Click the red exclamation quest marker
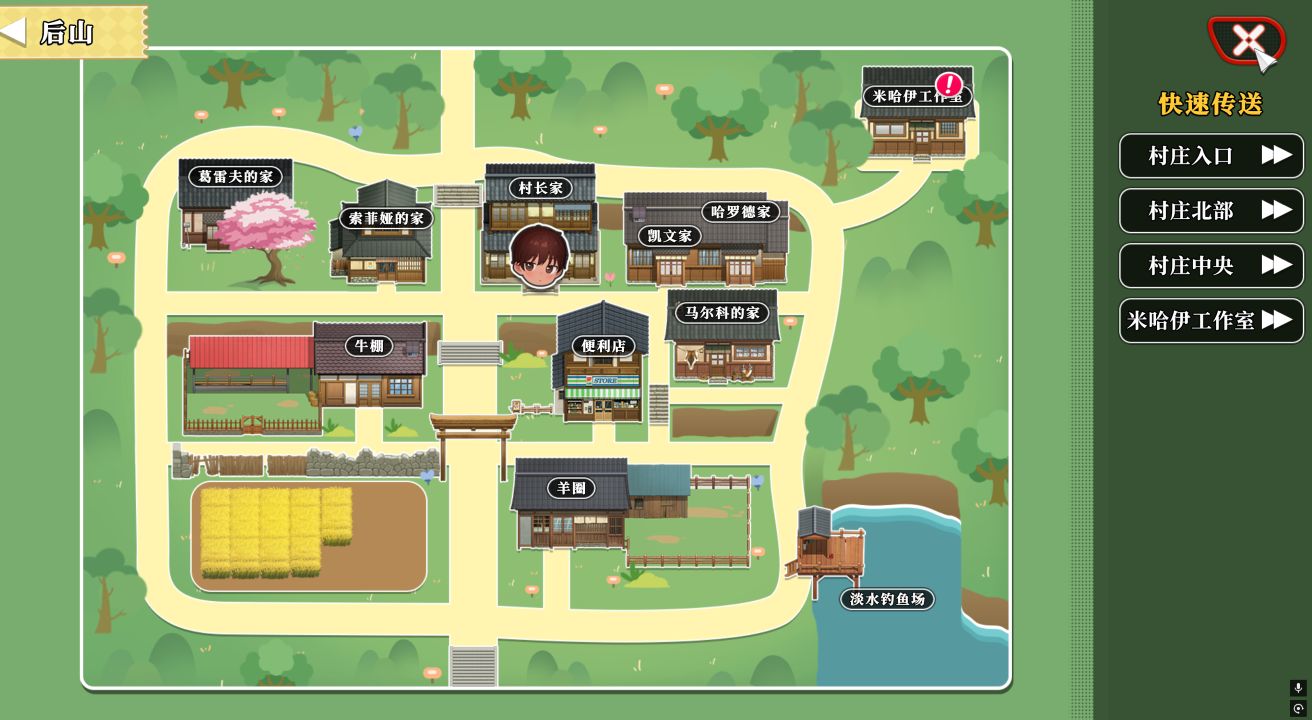 tap(948, 84)
